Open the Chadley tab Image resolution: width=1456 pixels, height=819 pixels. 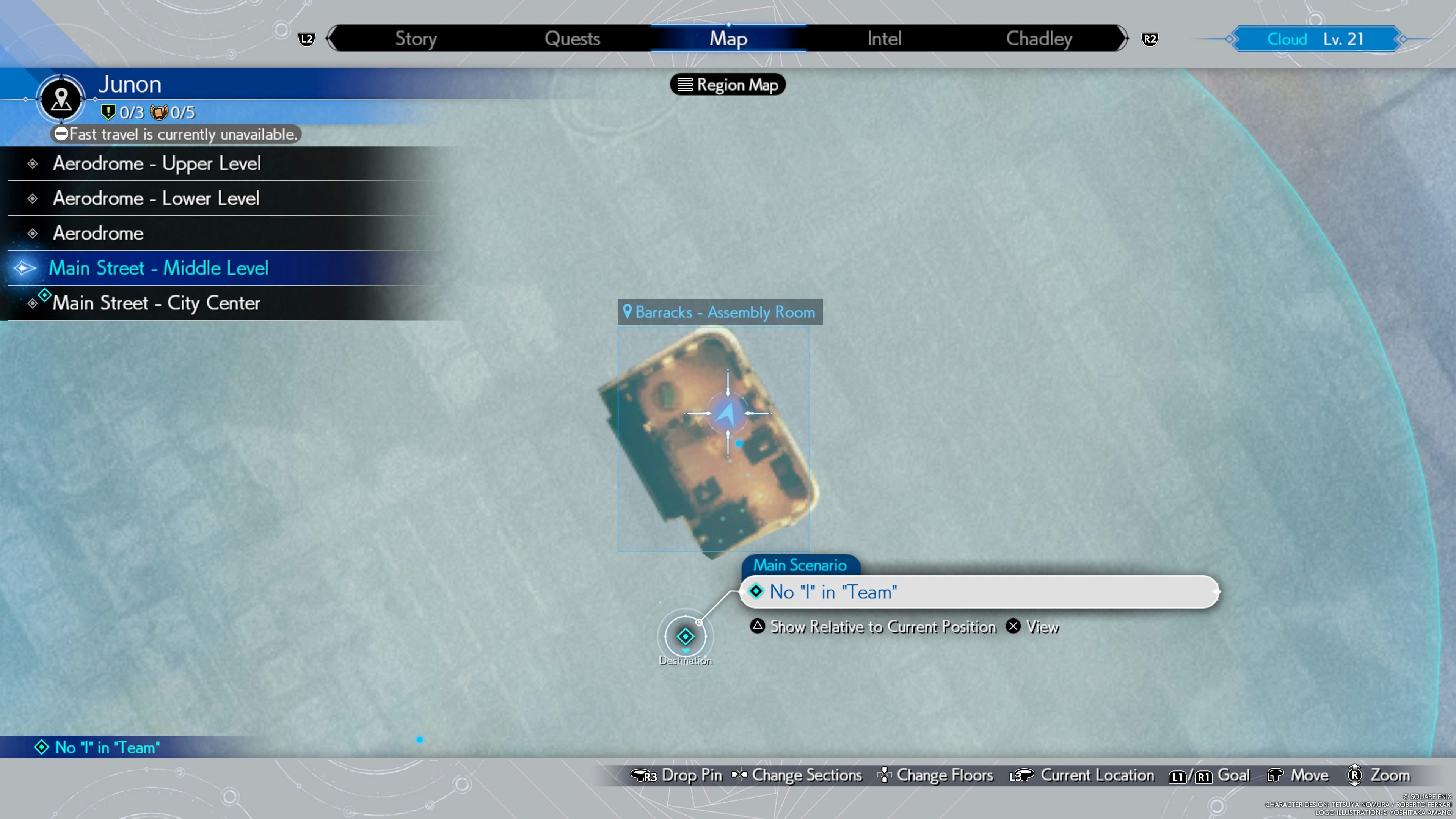click(x=1039, y=38)
